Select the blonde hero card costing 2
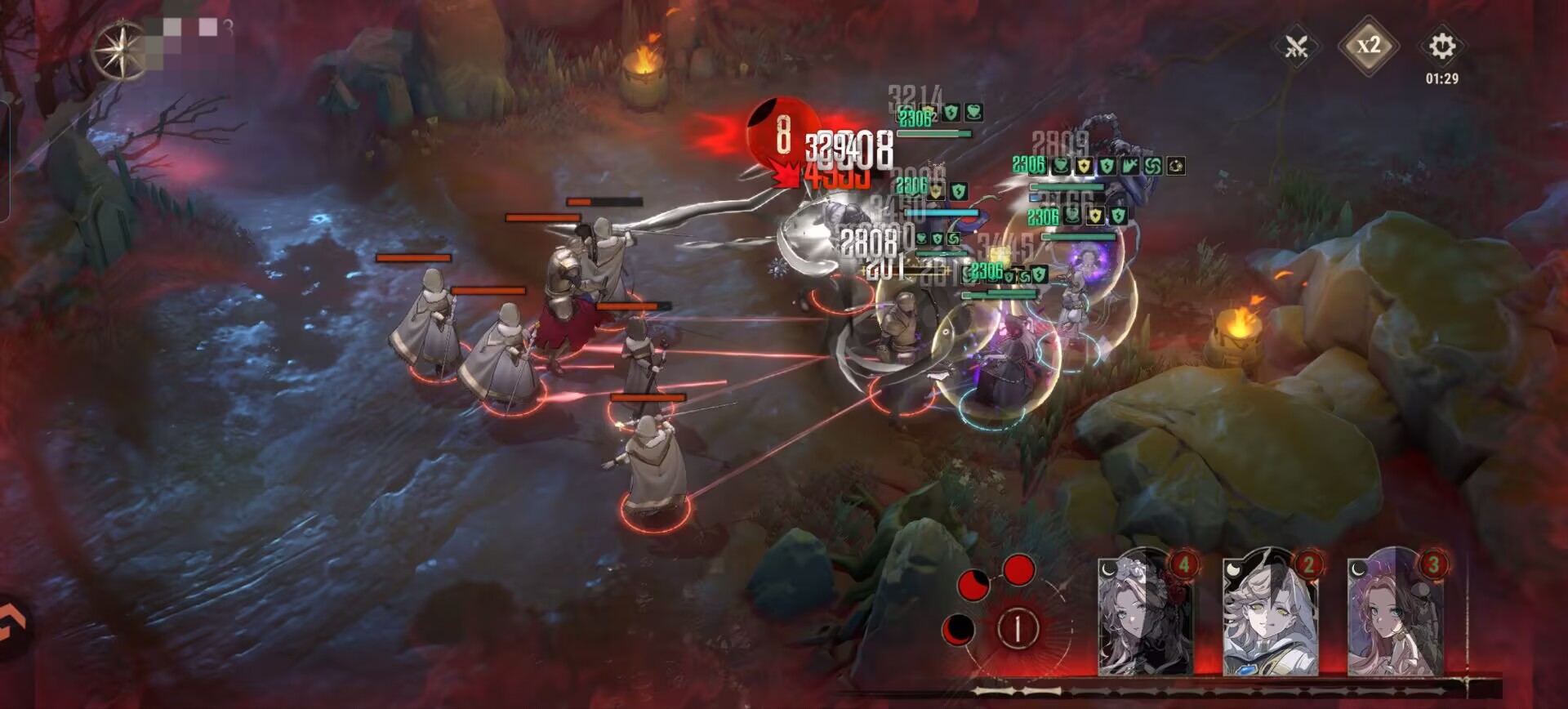This screenshot has width=1568, height=709. (1270, 614)
